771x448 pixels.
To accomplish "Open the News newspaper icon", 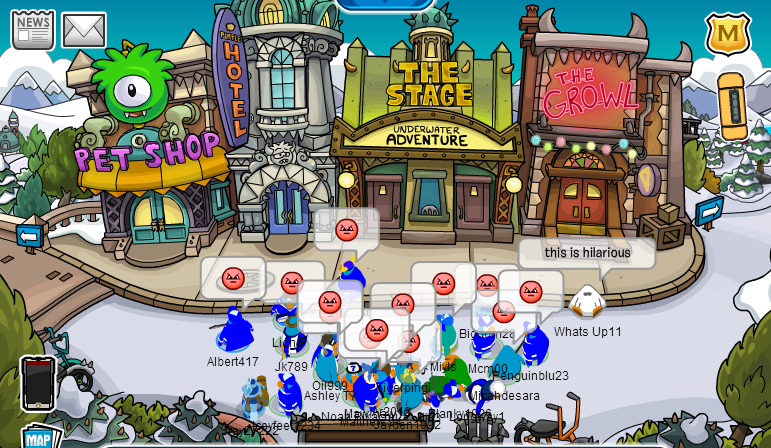I will pos(33,29).
